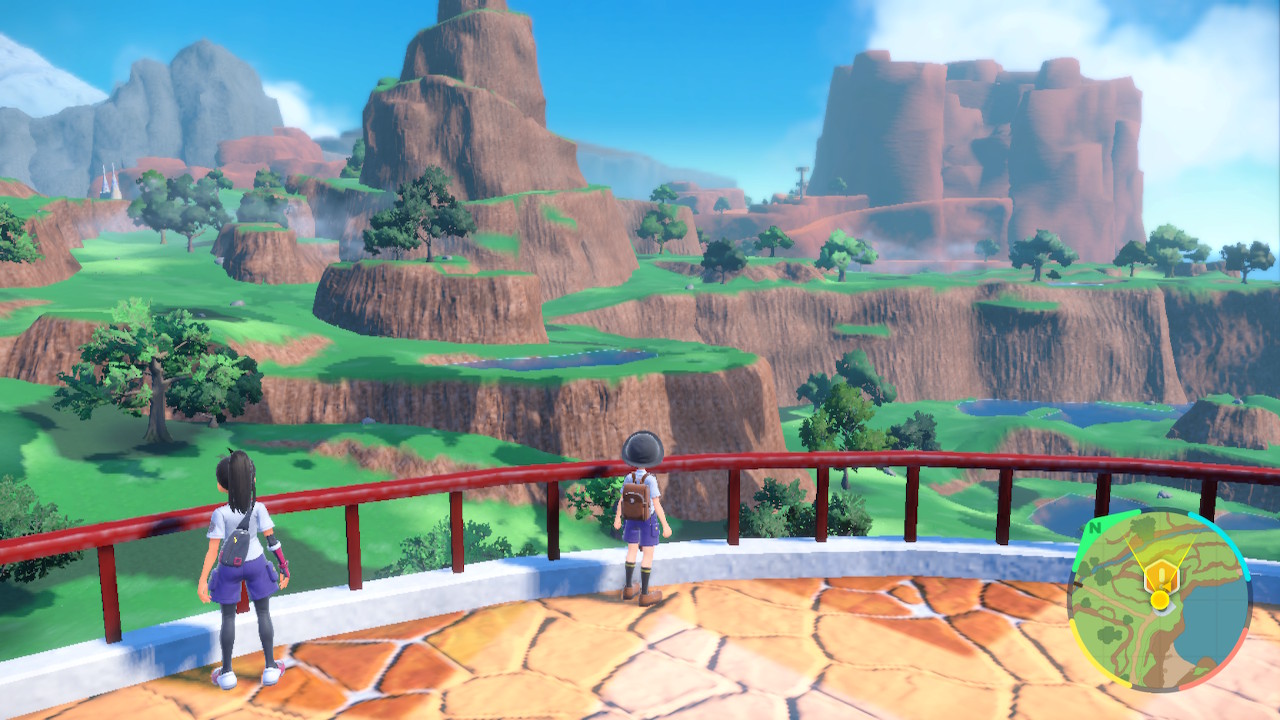This screenshot has width=1280, height=720.
Task: Click the green N compass indicator
Action: point(1095,528)
